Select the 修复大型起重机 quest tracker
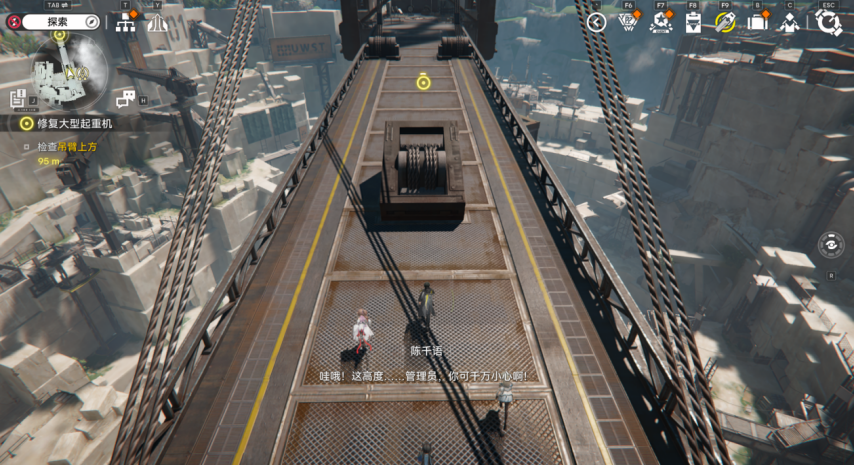854x465 pixels. tap(74, 123)
